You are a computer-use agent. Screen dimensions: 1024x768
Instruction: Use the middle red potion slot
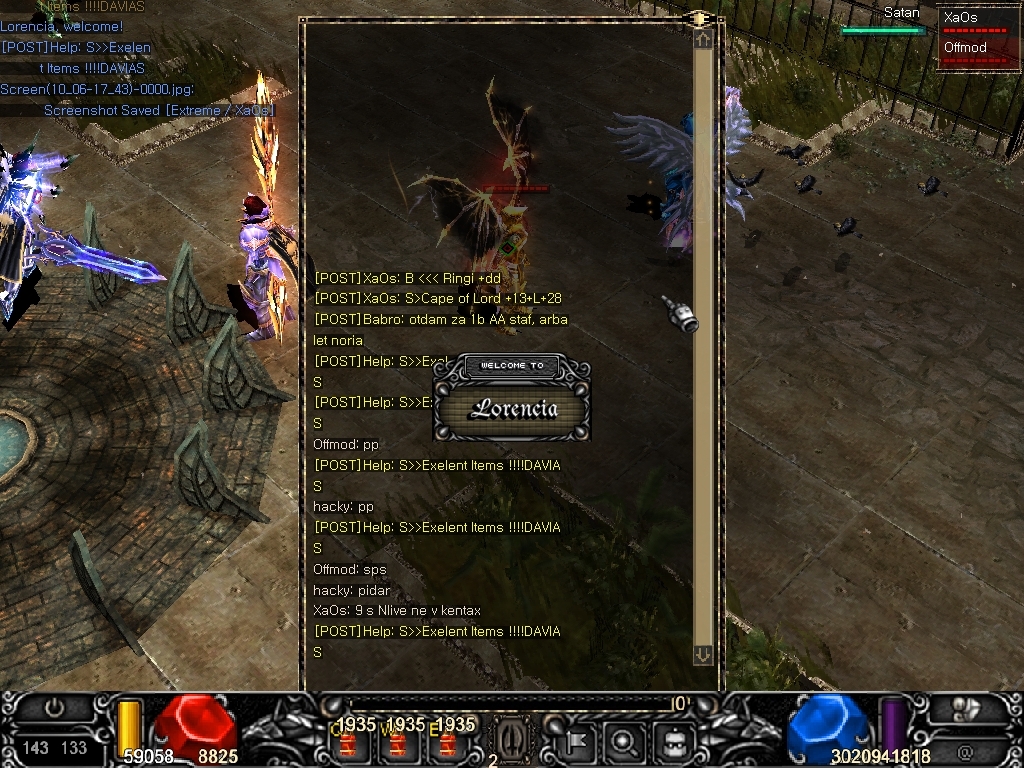pos(399,744)
